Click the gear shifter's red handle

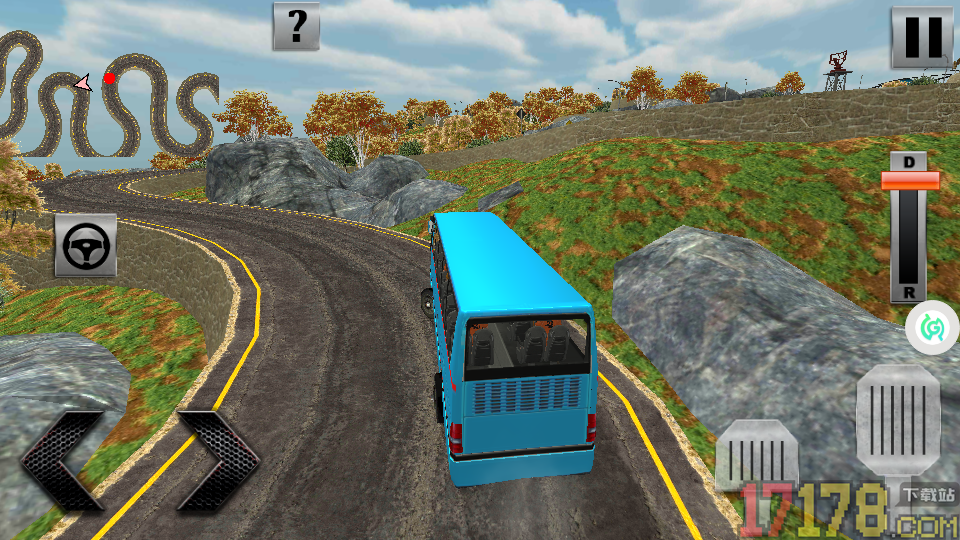click(x=909, y=180)
